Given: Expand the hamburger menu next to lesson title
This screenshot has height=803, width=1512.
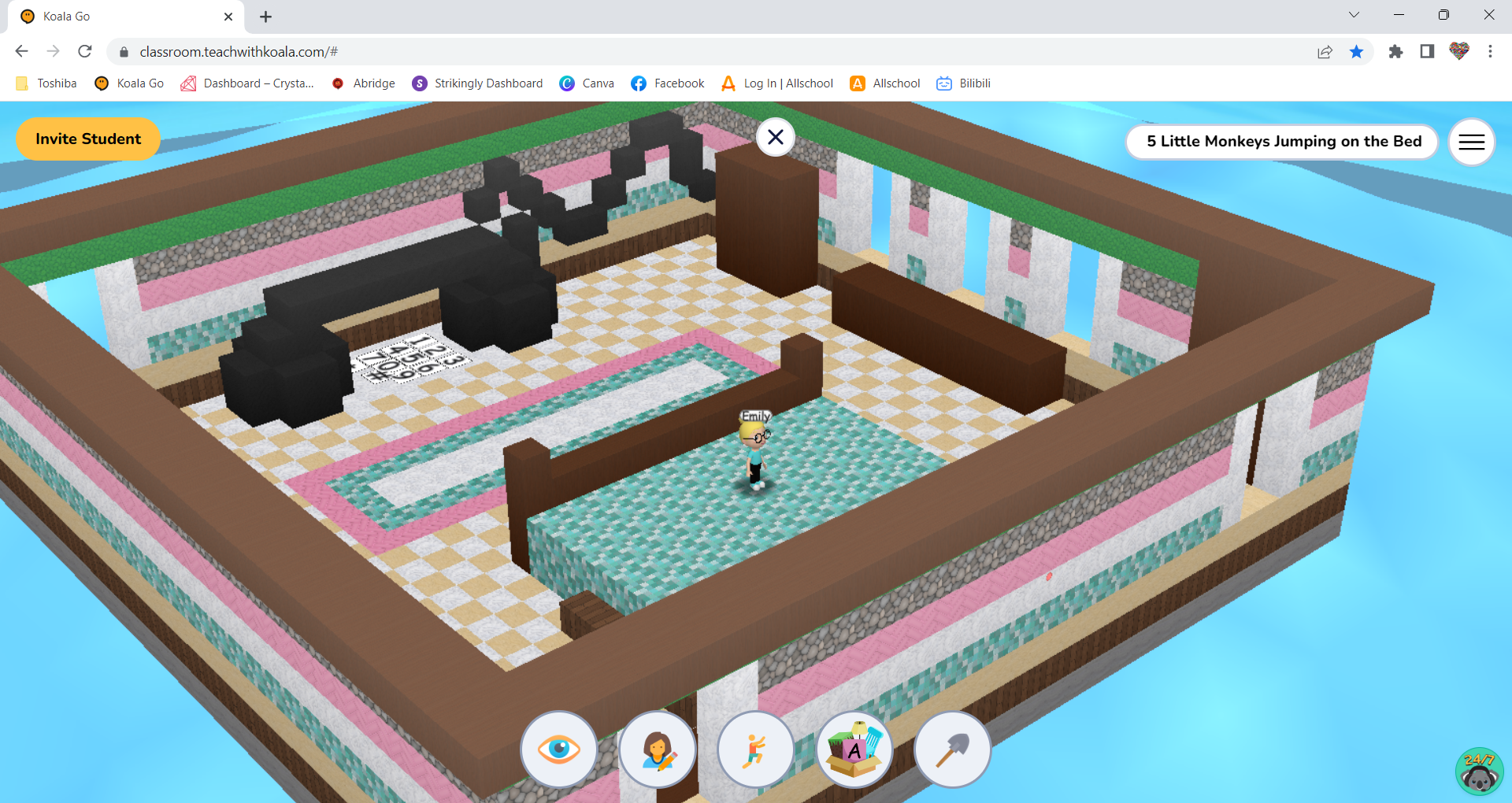Looking at the screenshot, I should coord(1471,142).
